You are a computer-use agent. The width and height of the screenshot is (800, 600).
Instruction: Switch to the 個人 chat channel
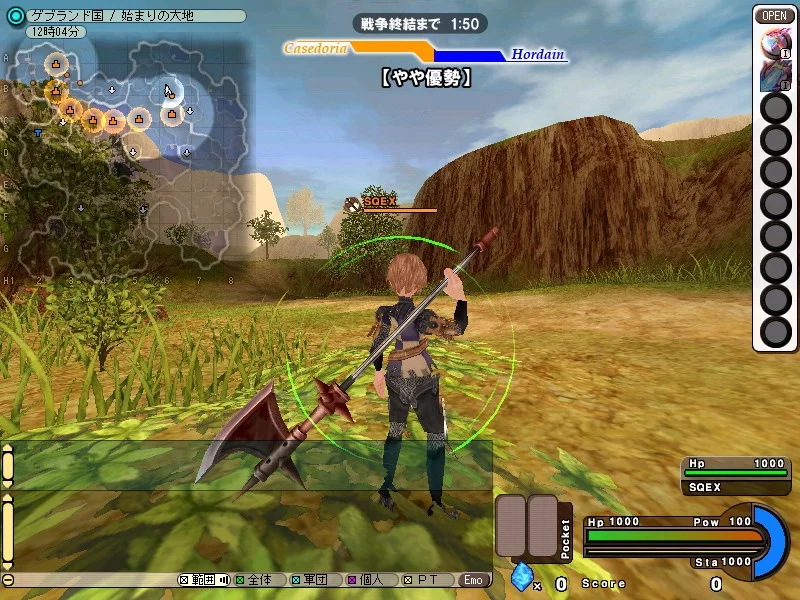[364, 580]
